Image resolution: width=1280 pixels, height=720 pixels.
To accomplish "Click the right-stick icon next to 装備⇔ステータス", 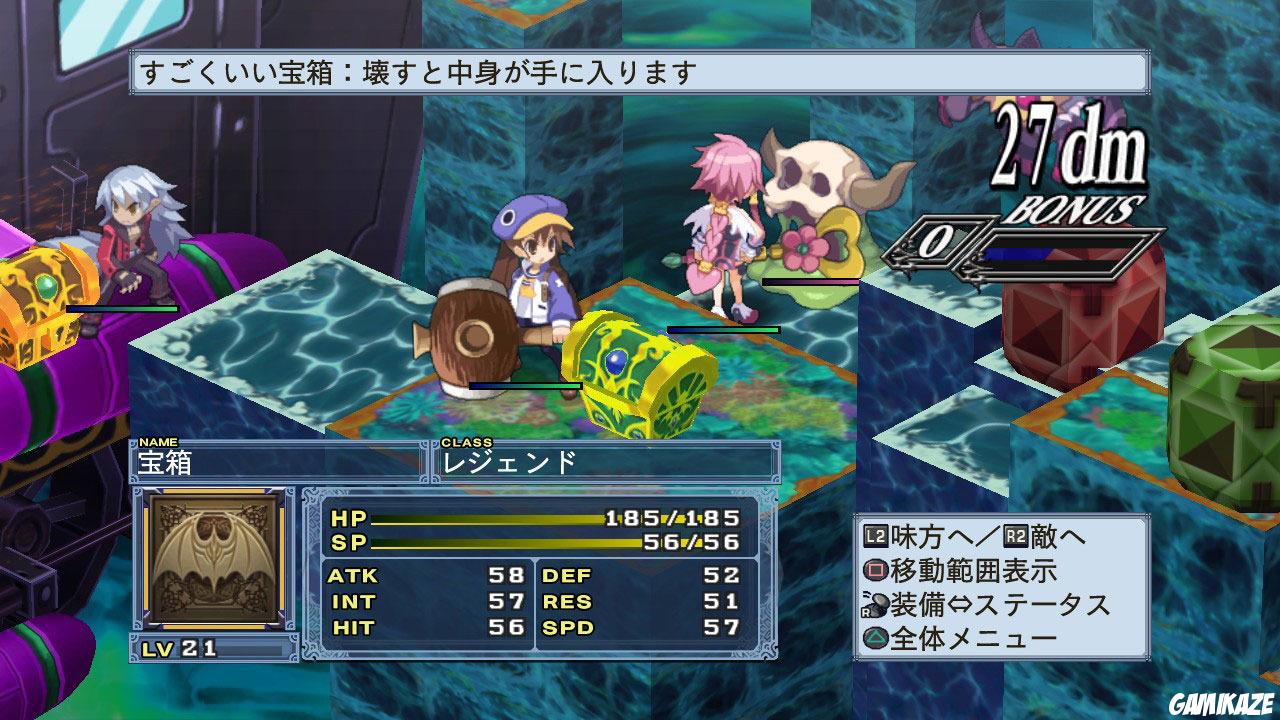I will [877, 604].
